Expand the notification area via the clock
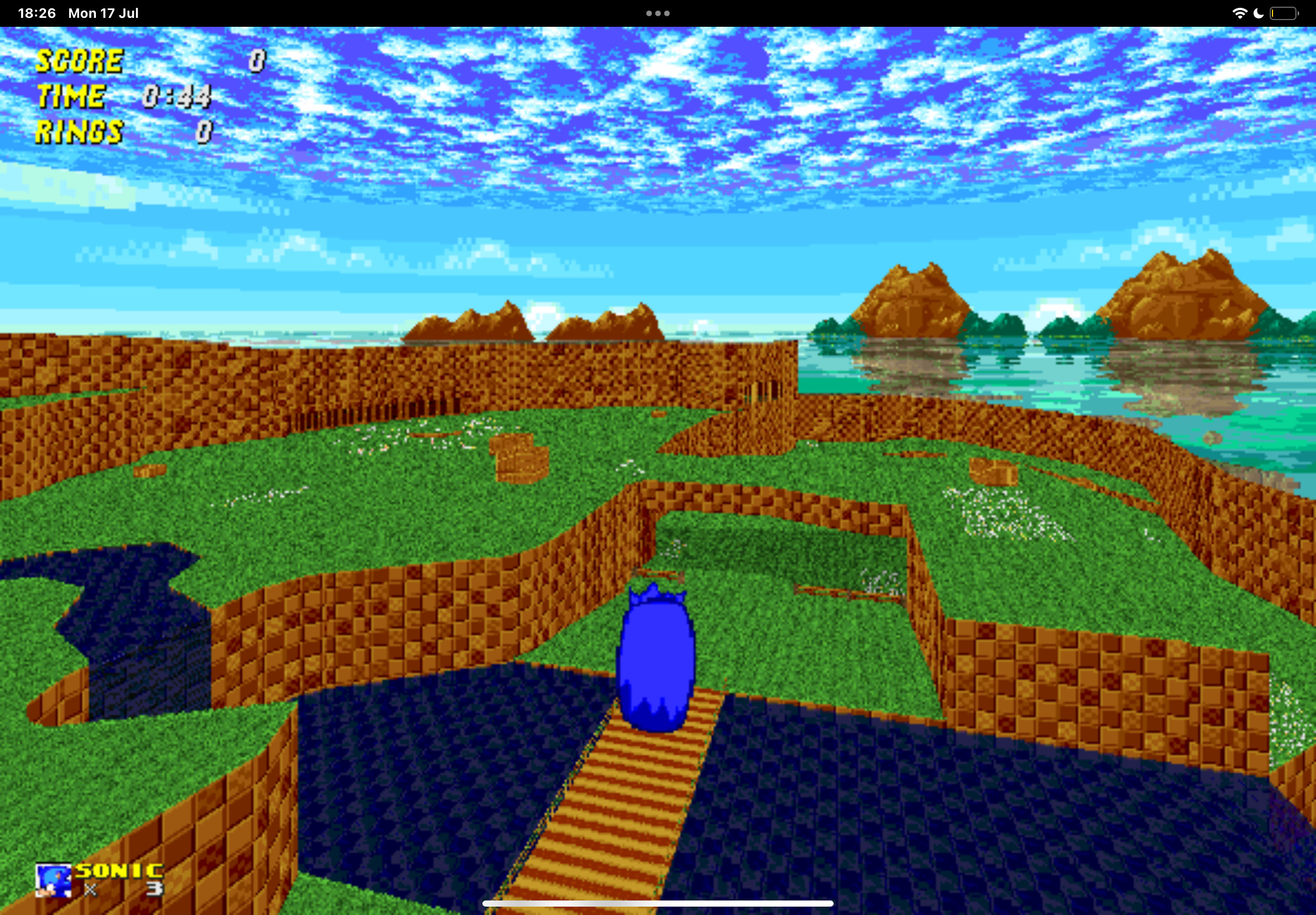This screenshot has width=1316, height=915. pyautogui.click(x=38, y=13)
